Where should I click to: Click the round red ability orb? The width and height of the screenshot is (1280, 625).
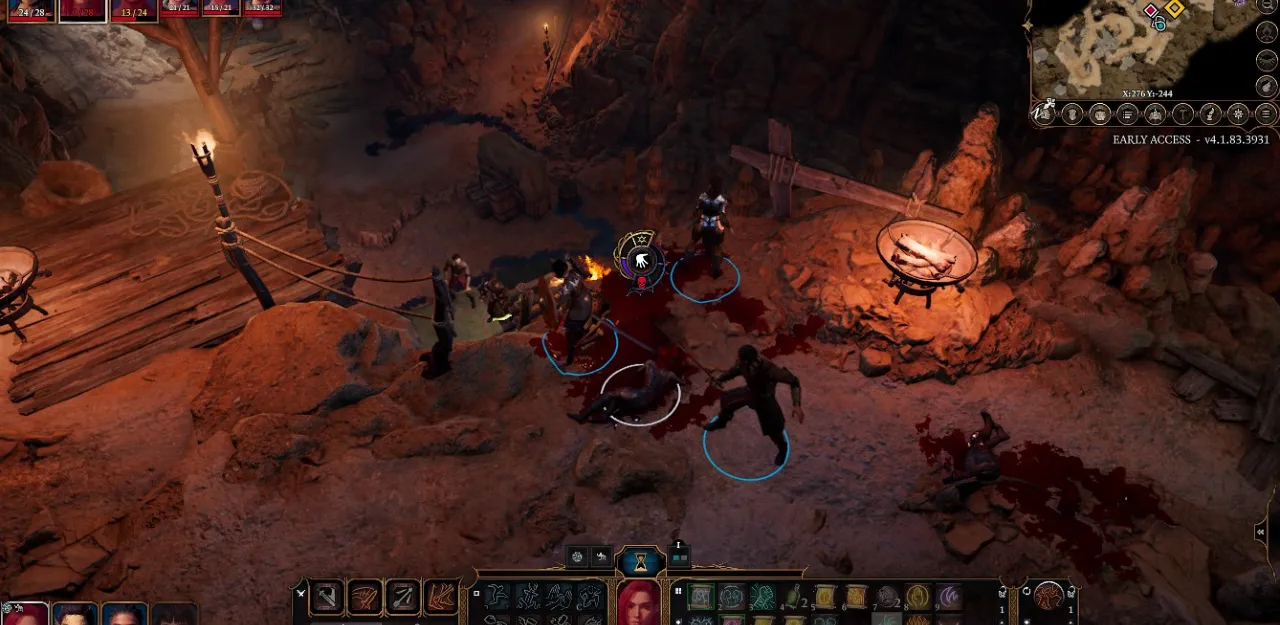pos(1049,596)
